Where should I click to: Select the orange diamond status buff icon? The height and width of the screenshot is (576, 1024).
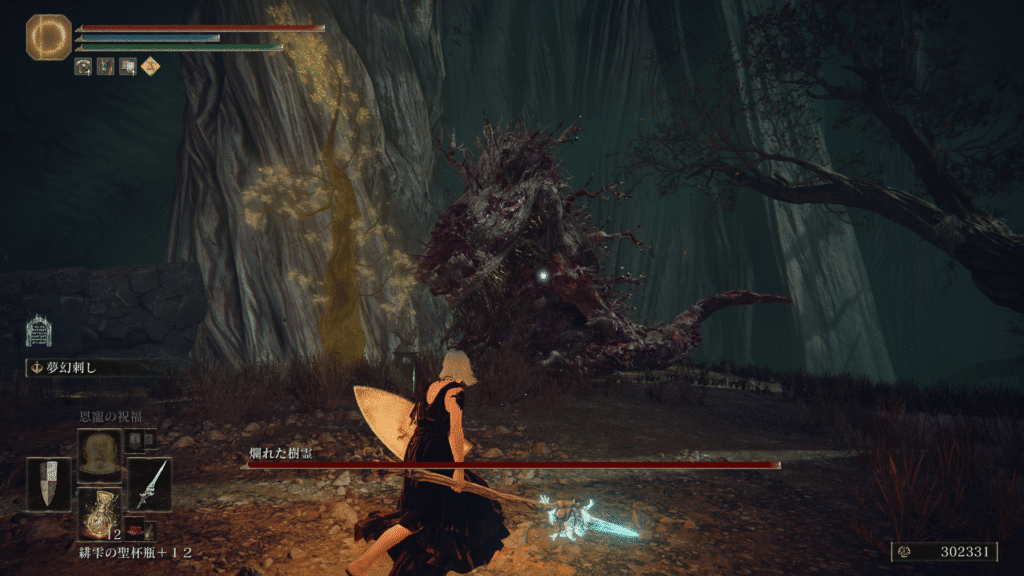(151, 67)
